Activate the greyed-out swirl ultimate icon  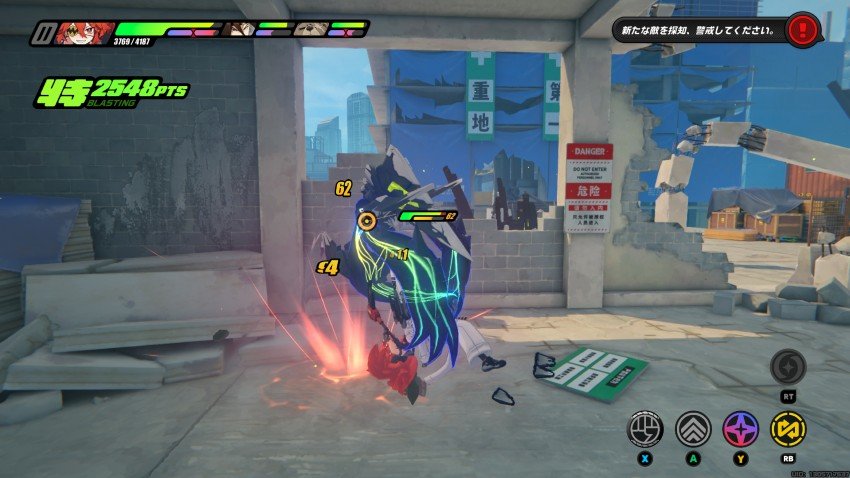click(x=788, y=366)
